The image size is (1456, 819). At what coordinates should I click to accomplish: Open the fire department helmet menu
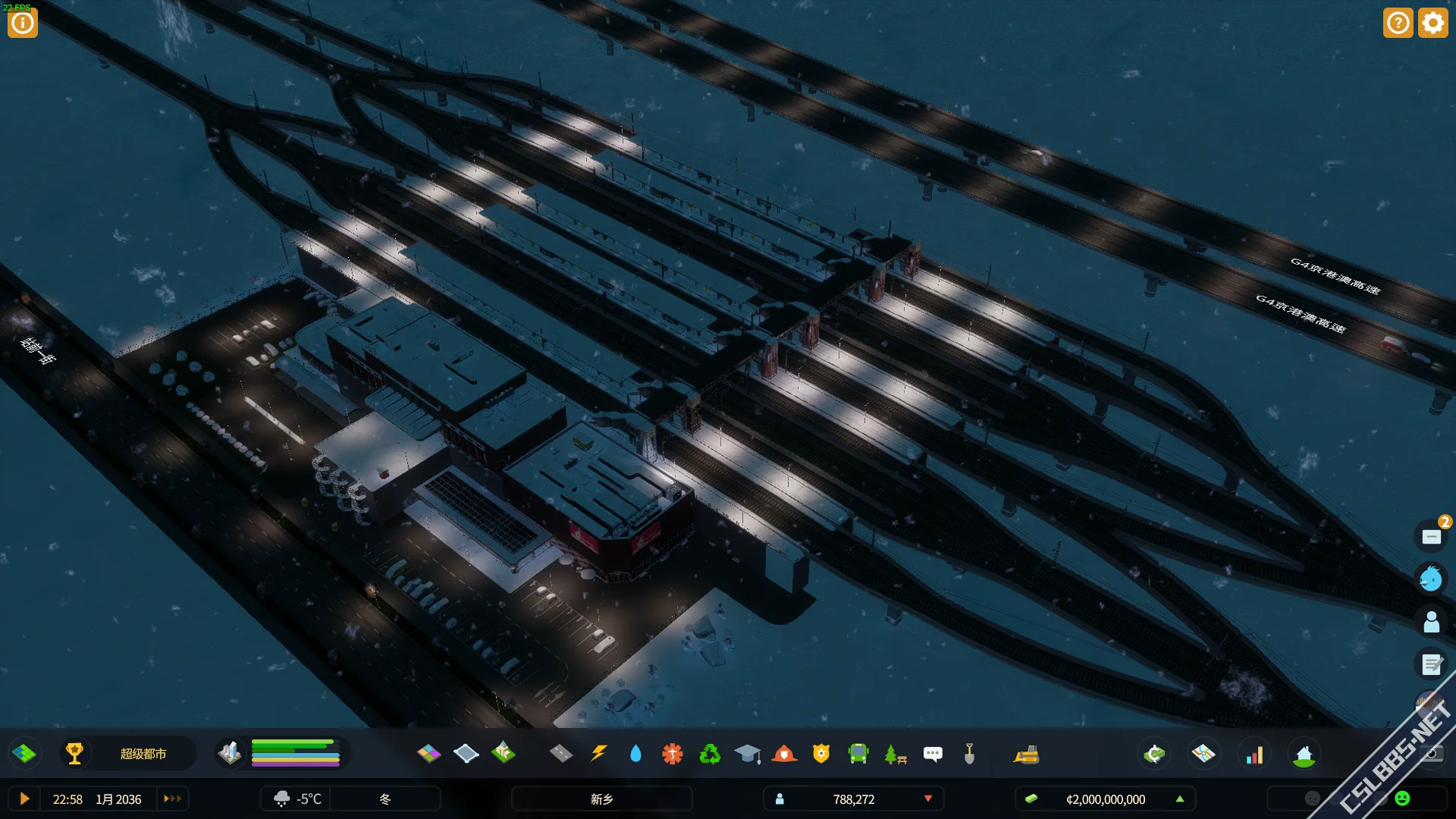click(784, 754)
